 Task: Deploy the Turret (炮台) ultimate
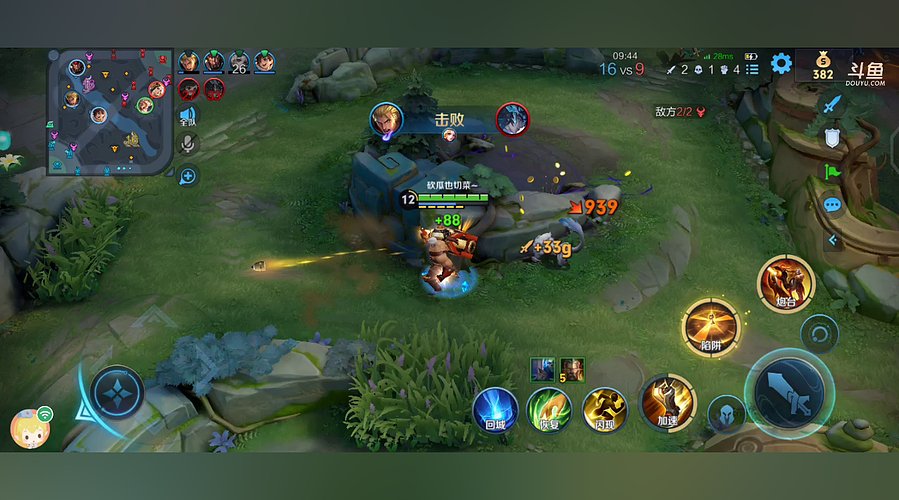coord(785,283)
